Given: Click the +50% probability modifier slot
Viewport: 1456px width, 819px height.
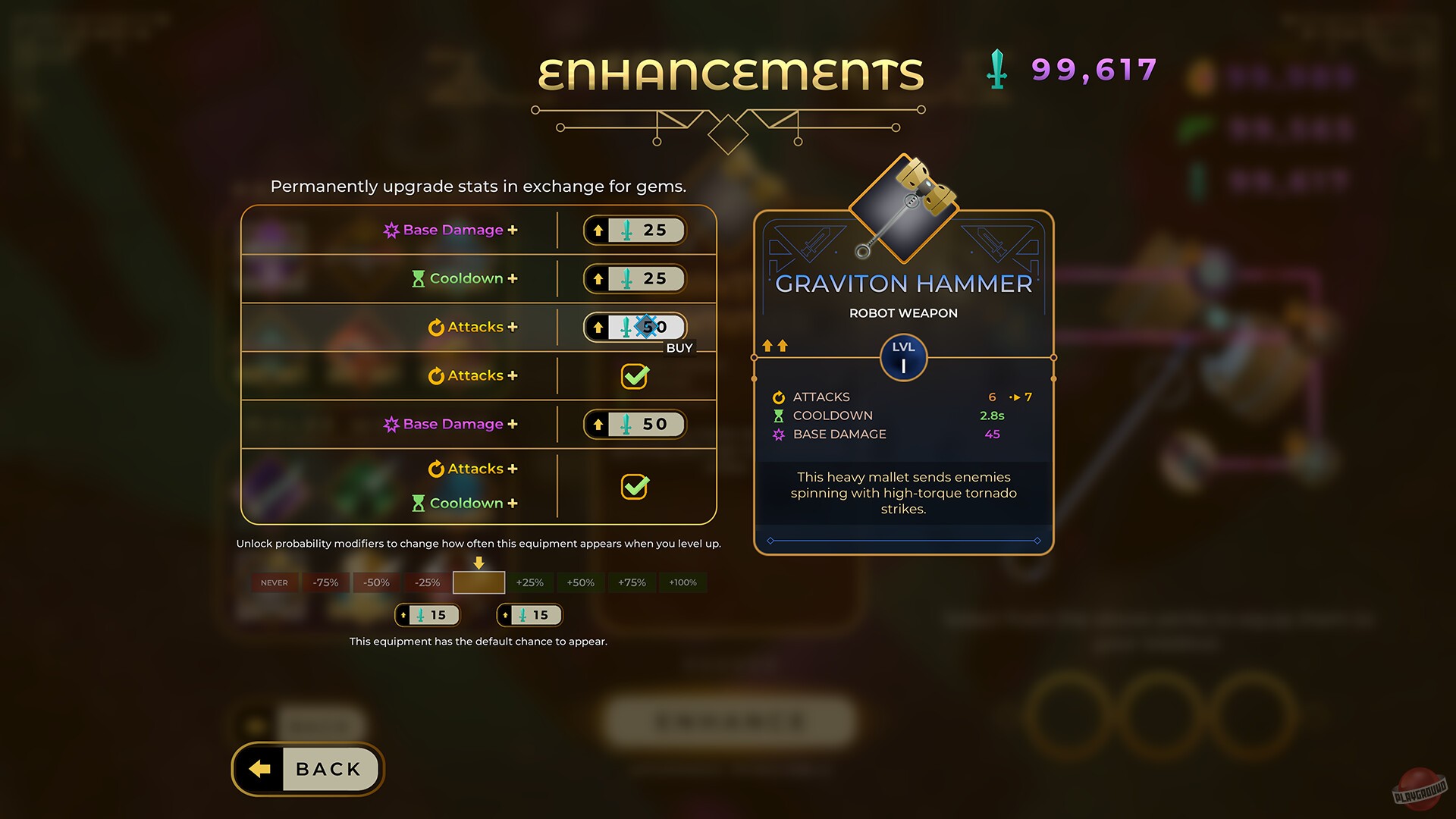Looking at the screenshot, I should pyautogui.click(x=579, y=582).
